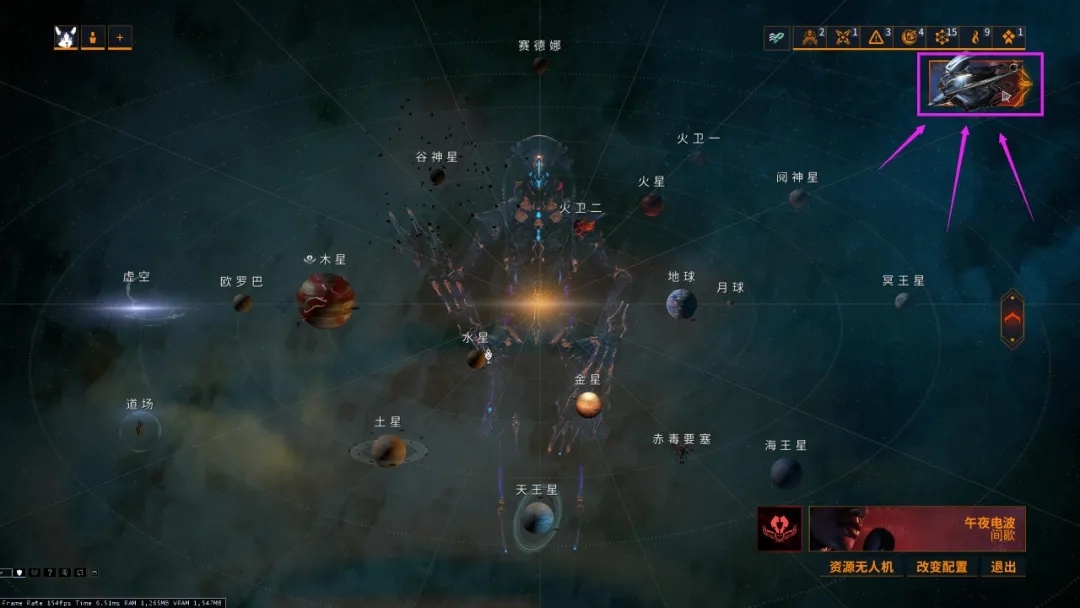Click the plus icon to invite players
The height and width of the screenshot is (608, 1080).
pyautogui.click(x=120, y=38)
